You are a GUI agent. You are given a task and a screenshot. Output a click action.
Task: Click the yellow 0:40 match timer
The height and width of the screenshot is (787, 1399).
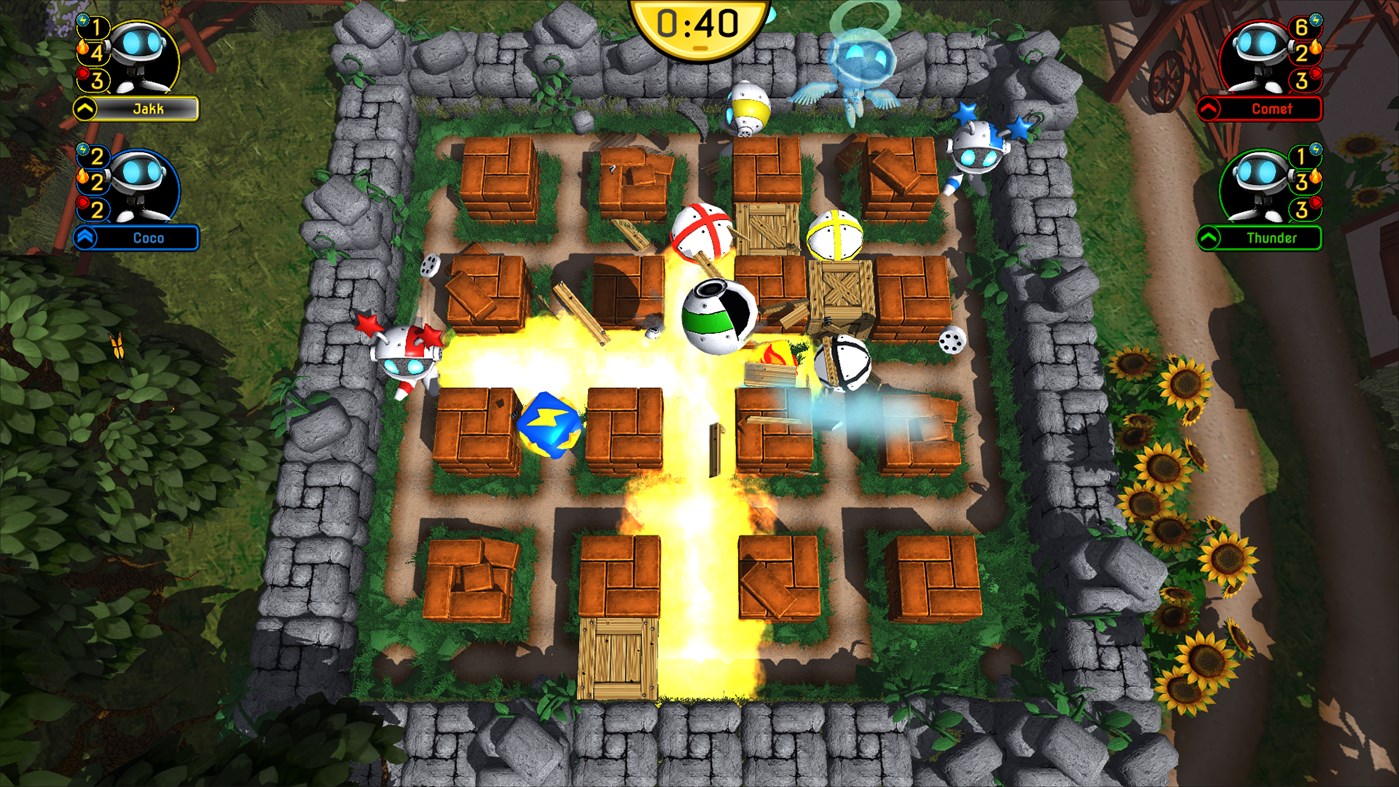point(697,24)
